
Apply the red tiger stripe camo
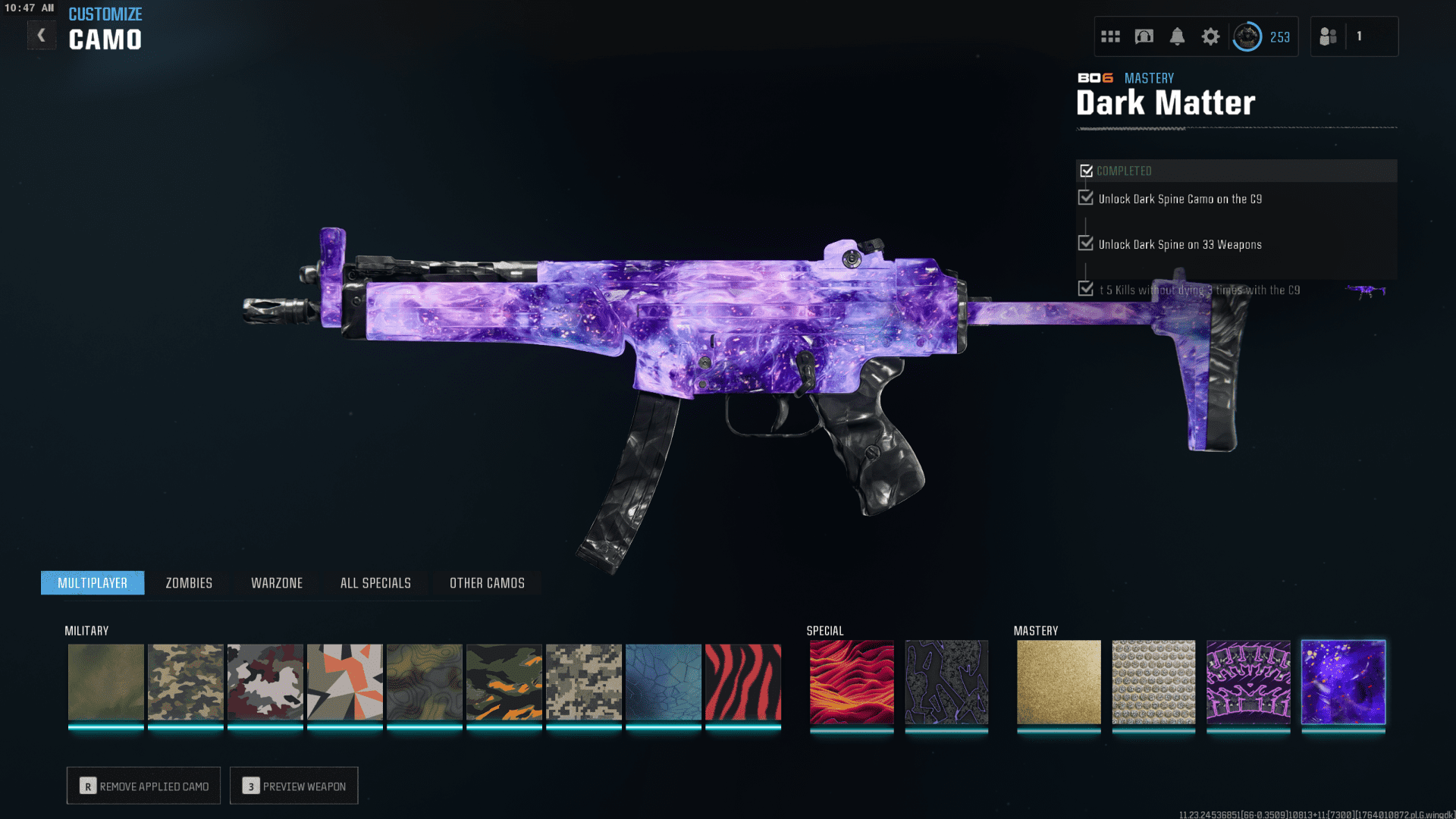click(x=743, y=682)
